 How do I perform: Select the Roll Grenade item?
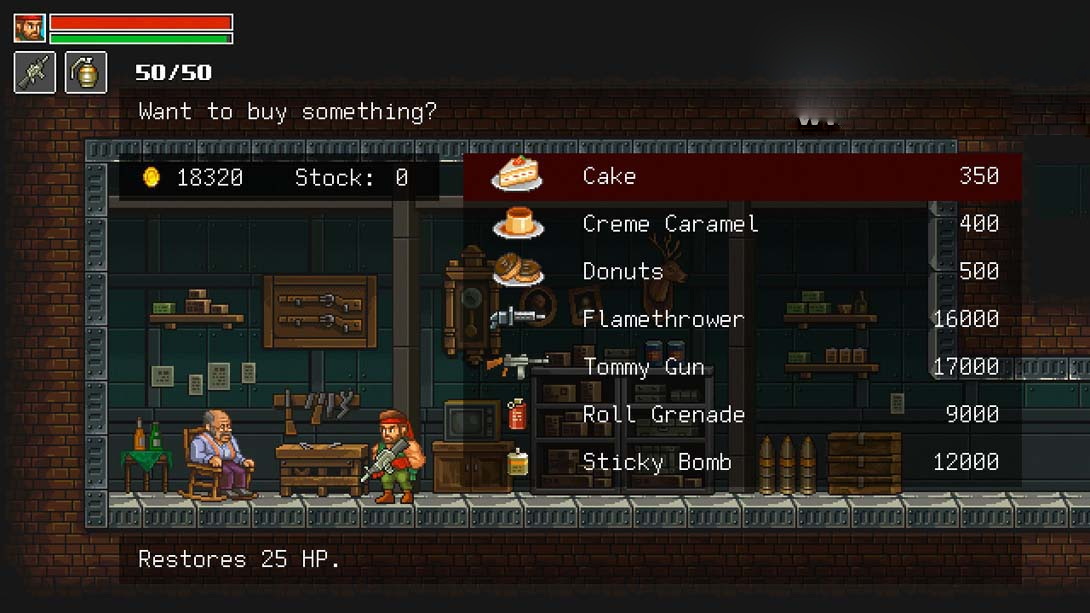coord(741,414)
